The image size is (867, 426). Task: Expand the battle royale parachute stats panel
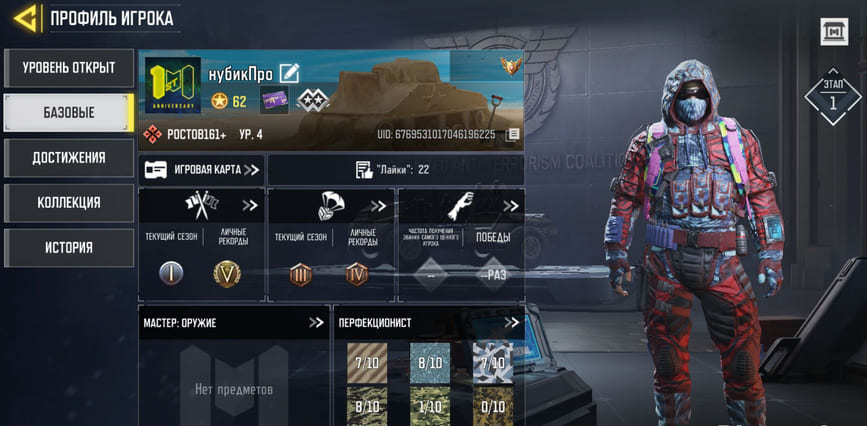(379, 206)
